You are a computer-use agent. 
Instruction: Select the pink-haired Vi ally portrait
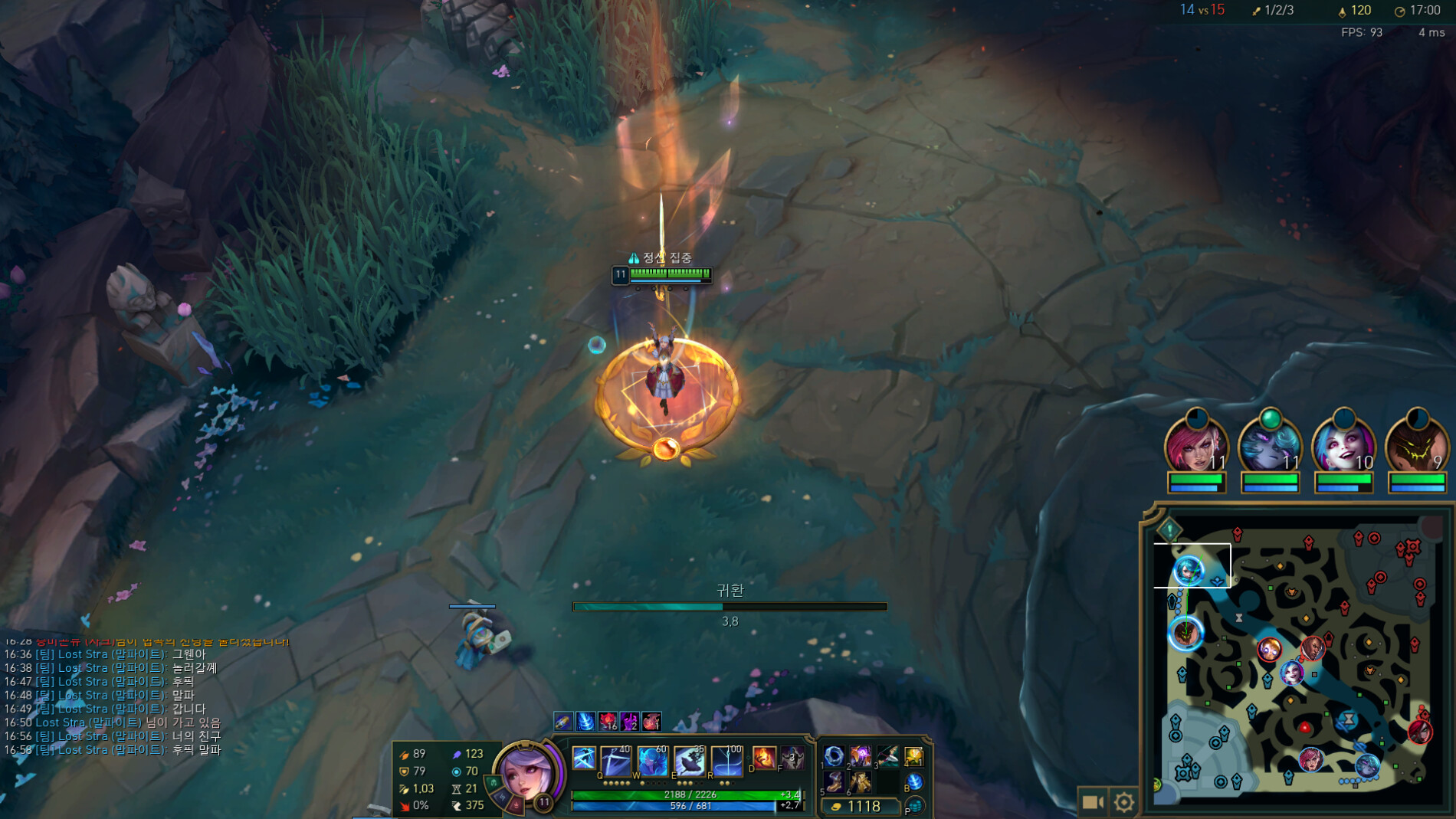[1195, 446]
